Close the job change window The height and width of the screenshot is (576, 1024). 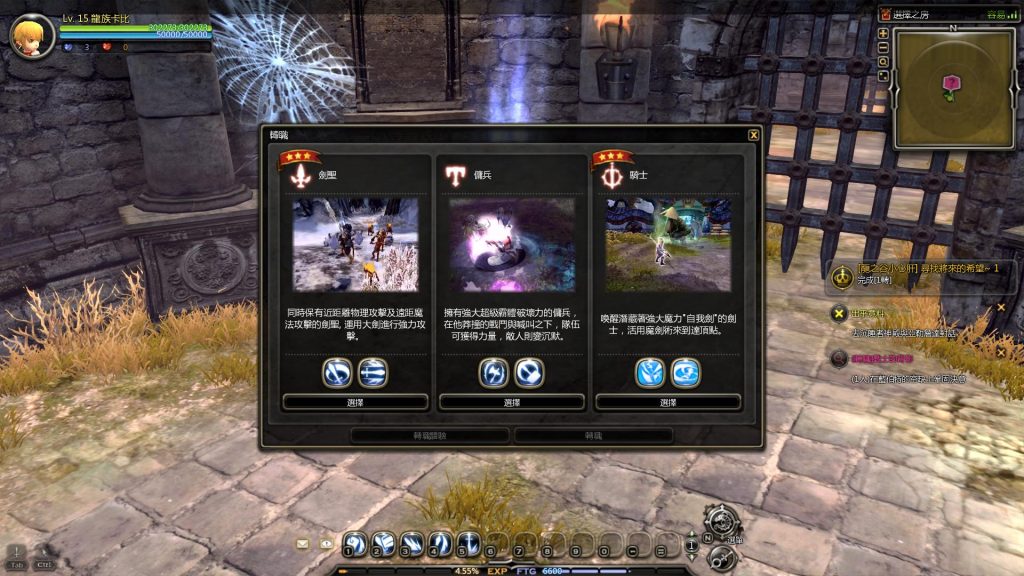coord(754,135)
